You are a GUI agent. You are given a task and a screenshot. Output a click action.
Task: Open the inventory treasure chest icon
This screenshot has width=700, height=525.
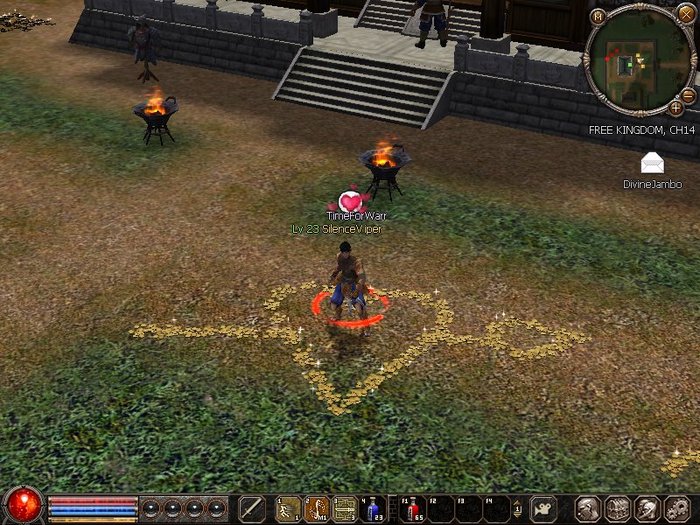click(x=617, y=508)
